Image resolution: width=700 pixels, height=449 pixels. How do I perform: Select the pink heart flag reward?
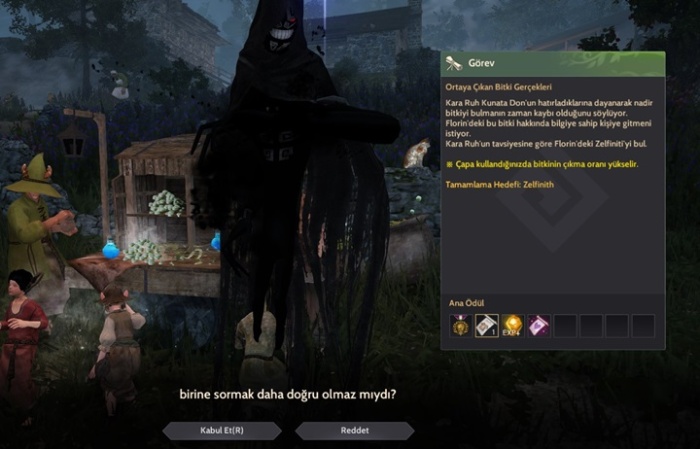coord(538,325)
